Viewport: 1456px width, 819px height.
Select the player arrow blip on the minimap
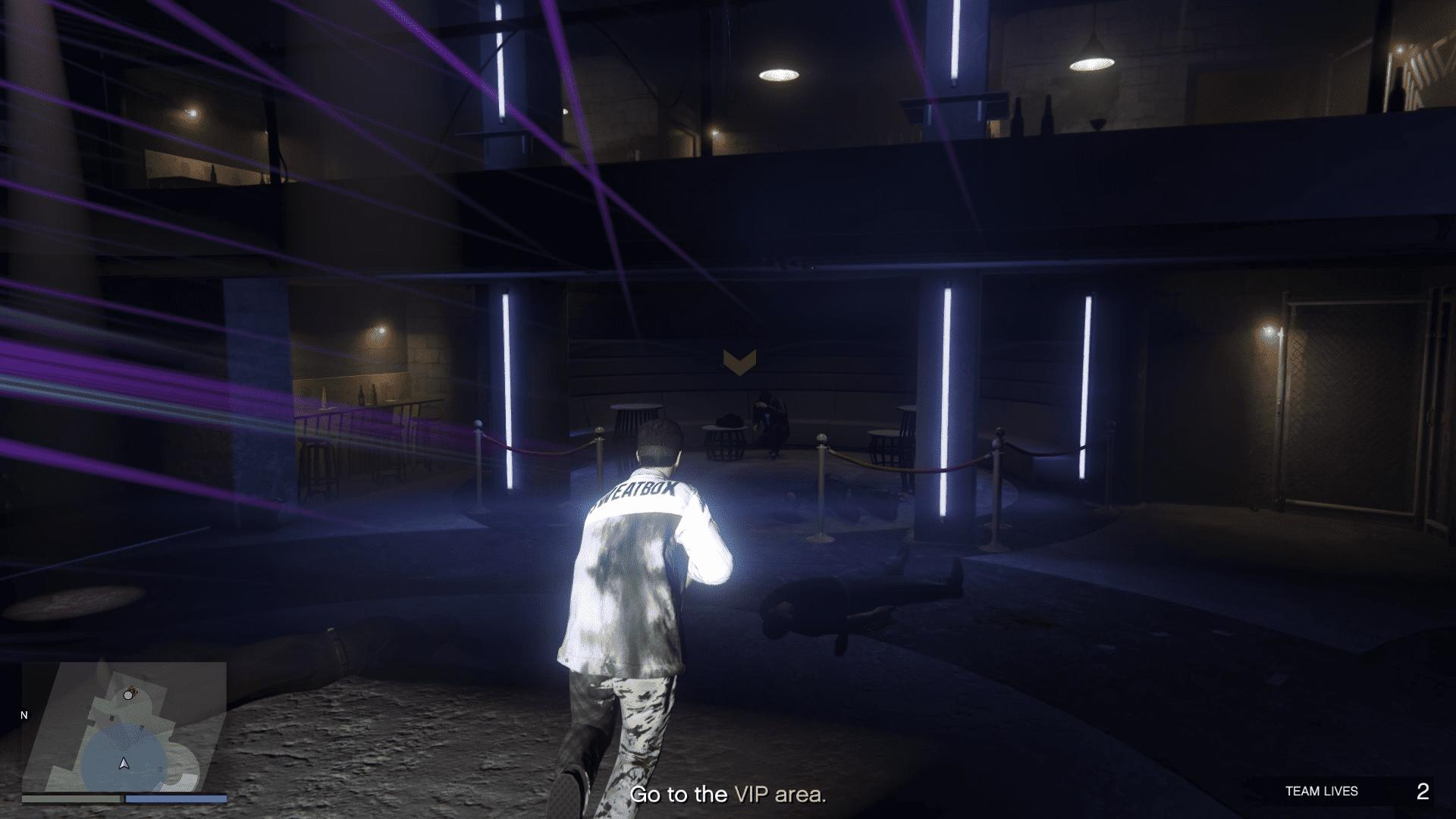124,764
